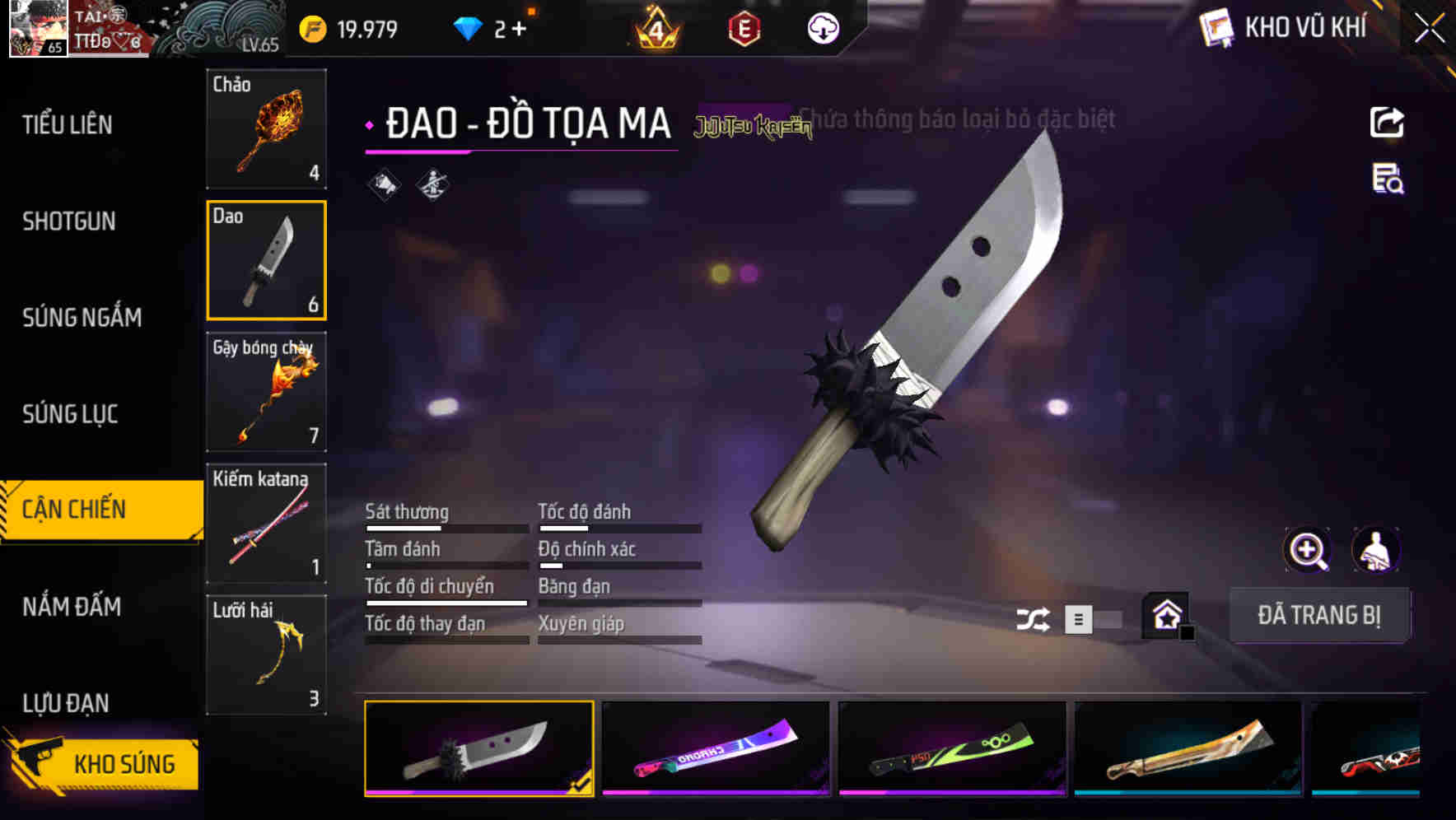
Task: Select the TIỂU LIÊN category
Action: 68,125
